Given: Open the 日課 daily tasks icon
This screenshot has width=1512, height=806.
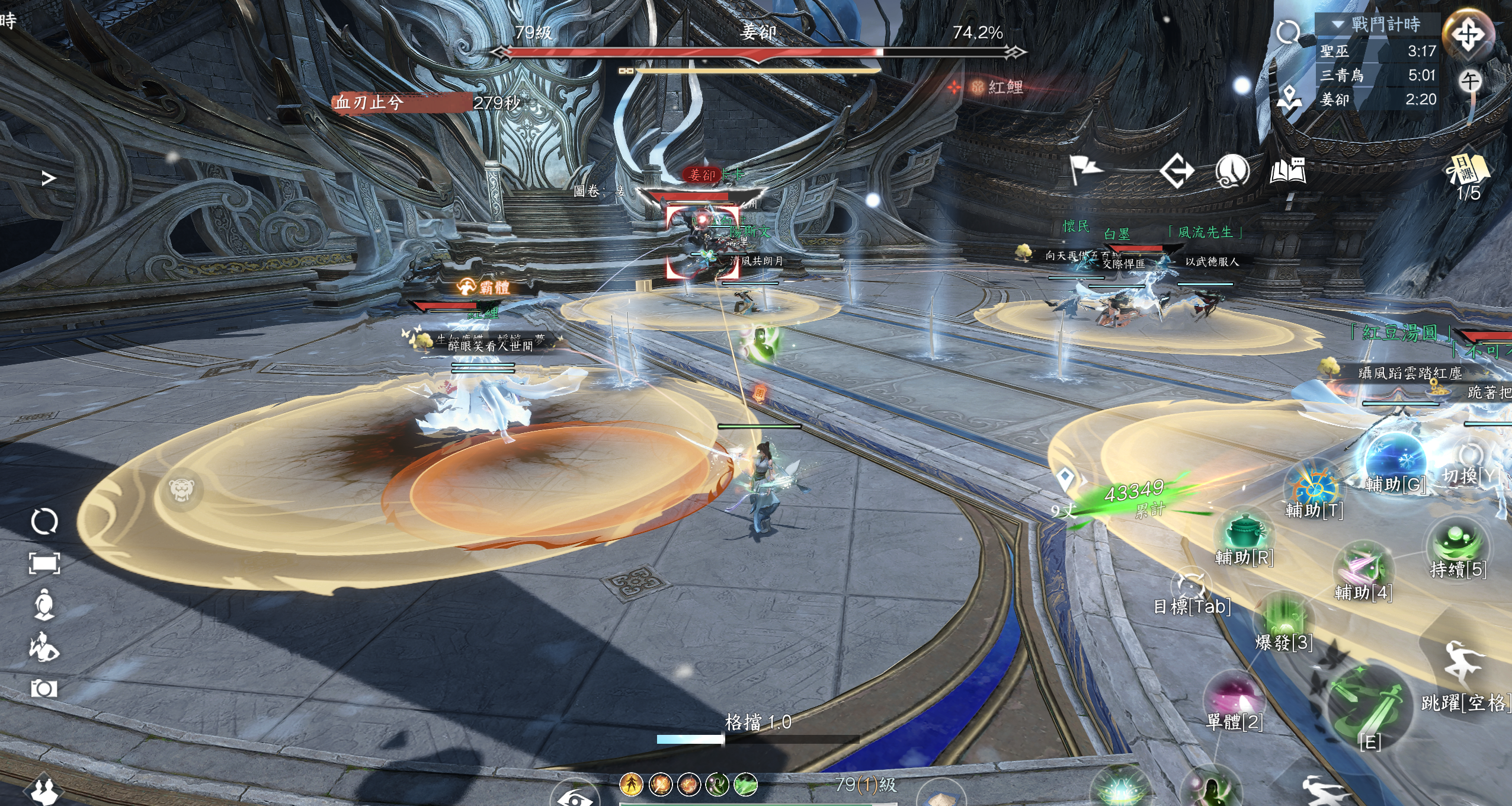Looking at the screenshot, I should (1468, 170).
